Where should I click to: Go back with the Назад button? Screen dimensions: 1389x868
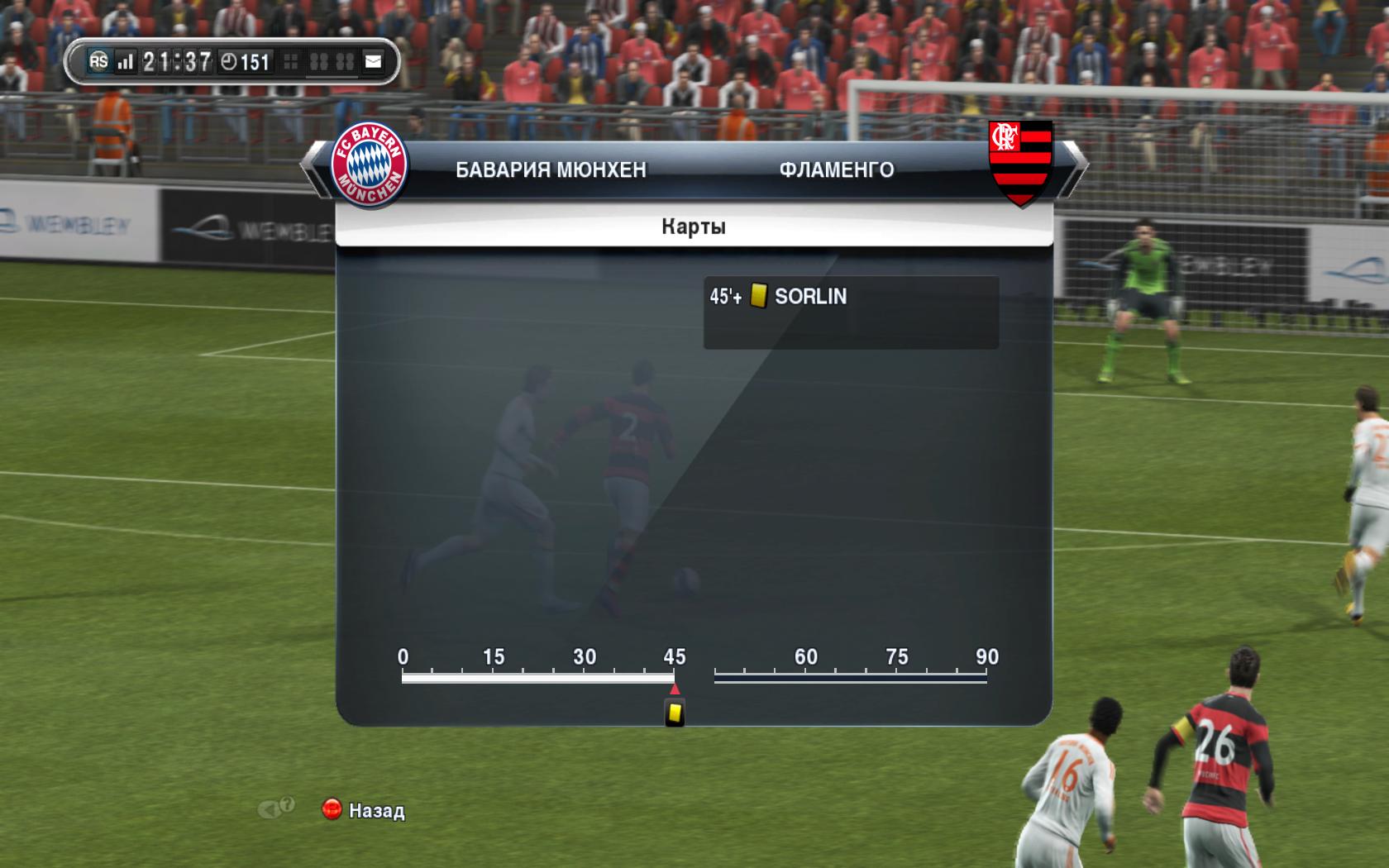click(x=364, y=810)
